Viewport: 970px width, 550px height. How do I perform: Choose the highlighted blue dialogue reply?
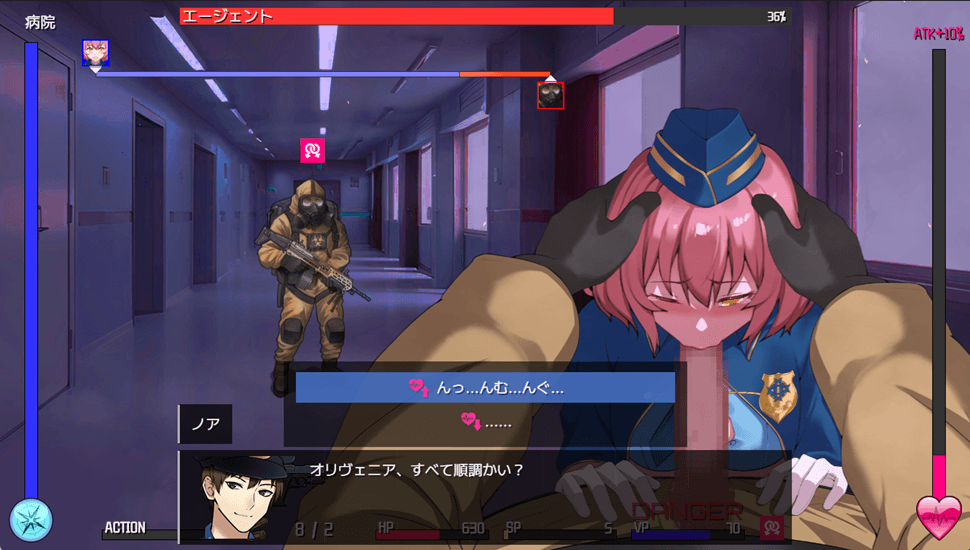(x=485, y=388)
